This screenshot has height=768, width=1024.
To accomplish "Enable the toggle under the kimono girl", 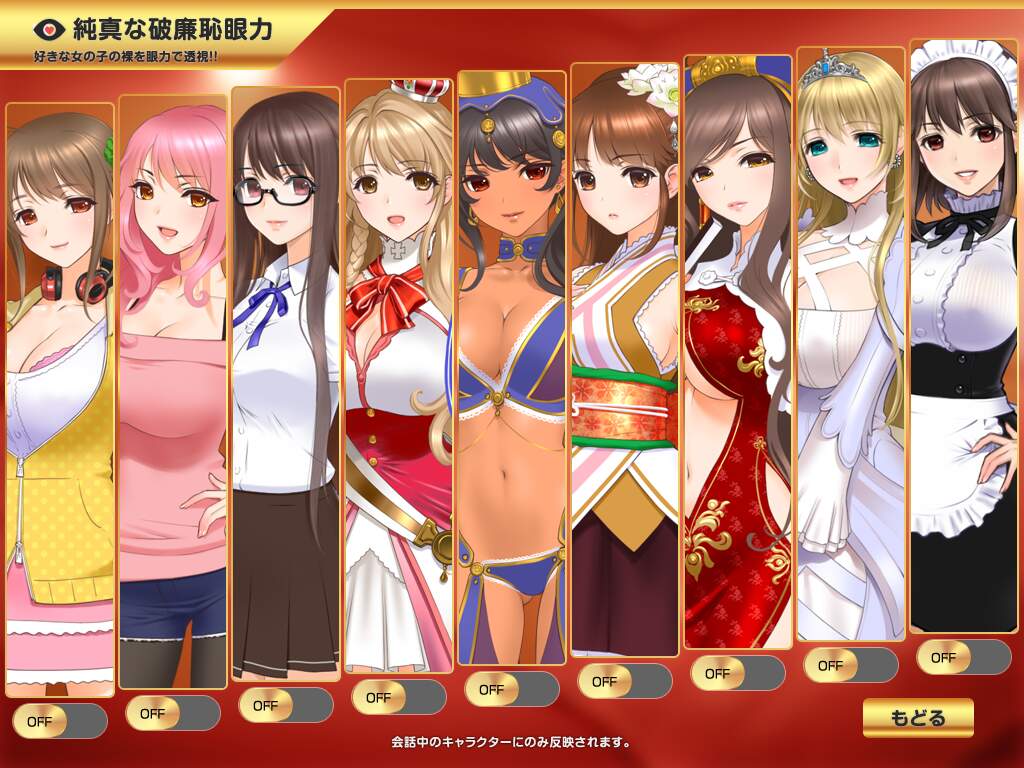I will [625, 681].
